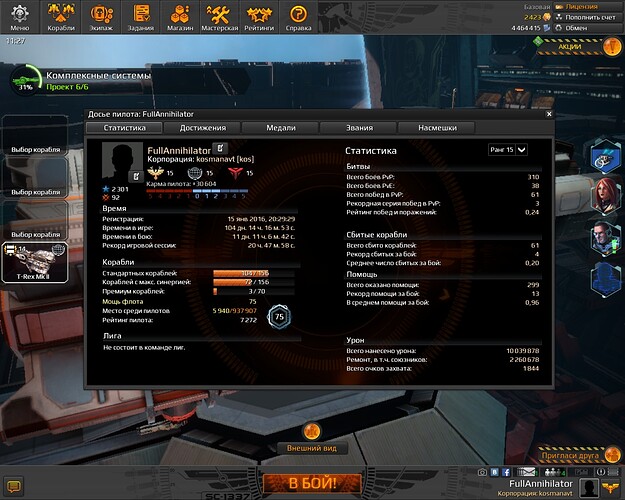Screen dimensions: 625x500
Task: Click the Внешний вид button
Action: (312, 449)
